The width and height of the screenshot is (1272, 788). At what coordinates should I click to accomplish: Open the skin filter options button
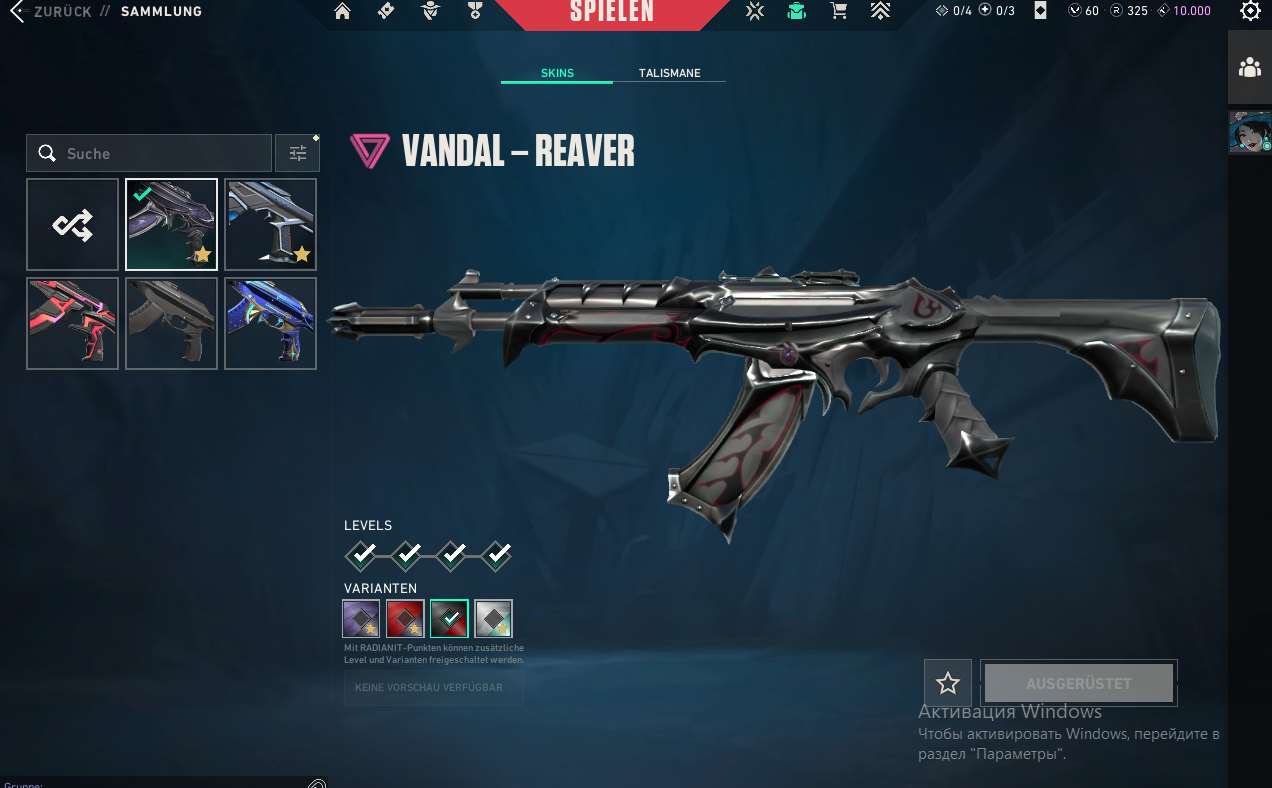tap(298, 153)
